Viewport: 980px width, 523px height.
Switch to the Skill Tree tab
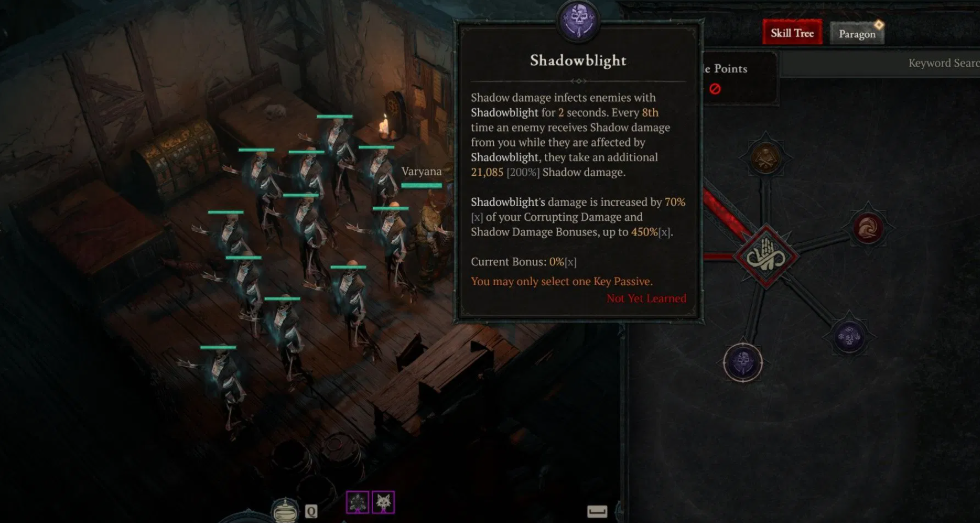click(792, 33)
